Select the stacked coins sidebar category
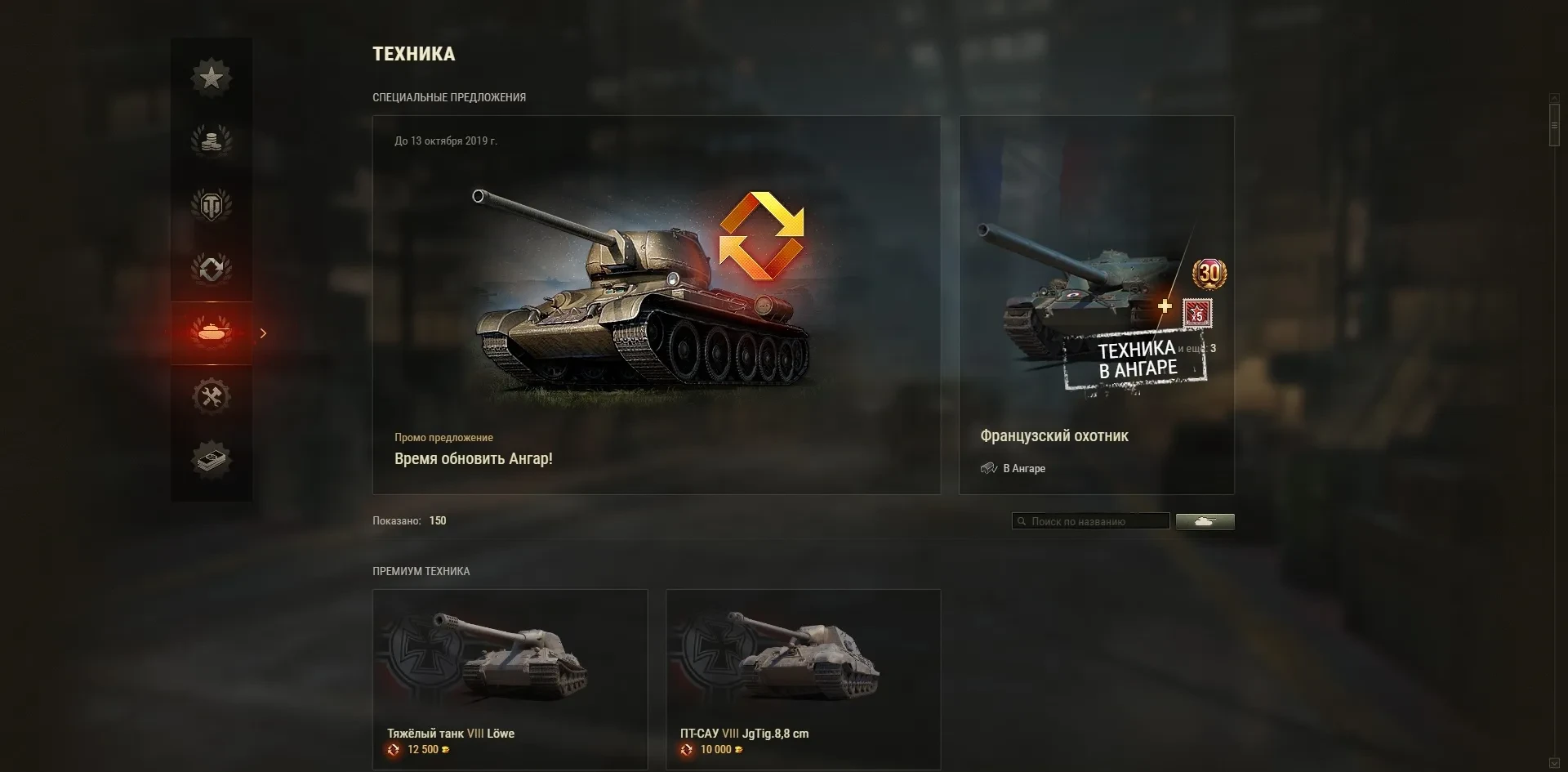 (x=212, y=141)
